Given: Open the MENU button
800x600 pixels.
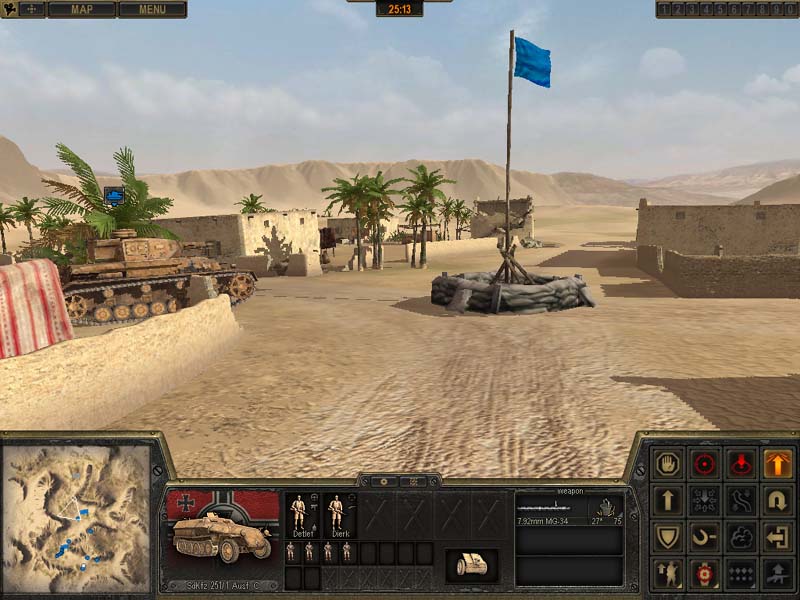Looking at the screenshot, I should (152, 10).
